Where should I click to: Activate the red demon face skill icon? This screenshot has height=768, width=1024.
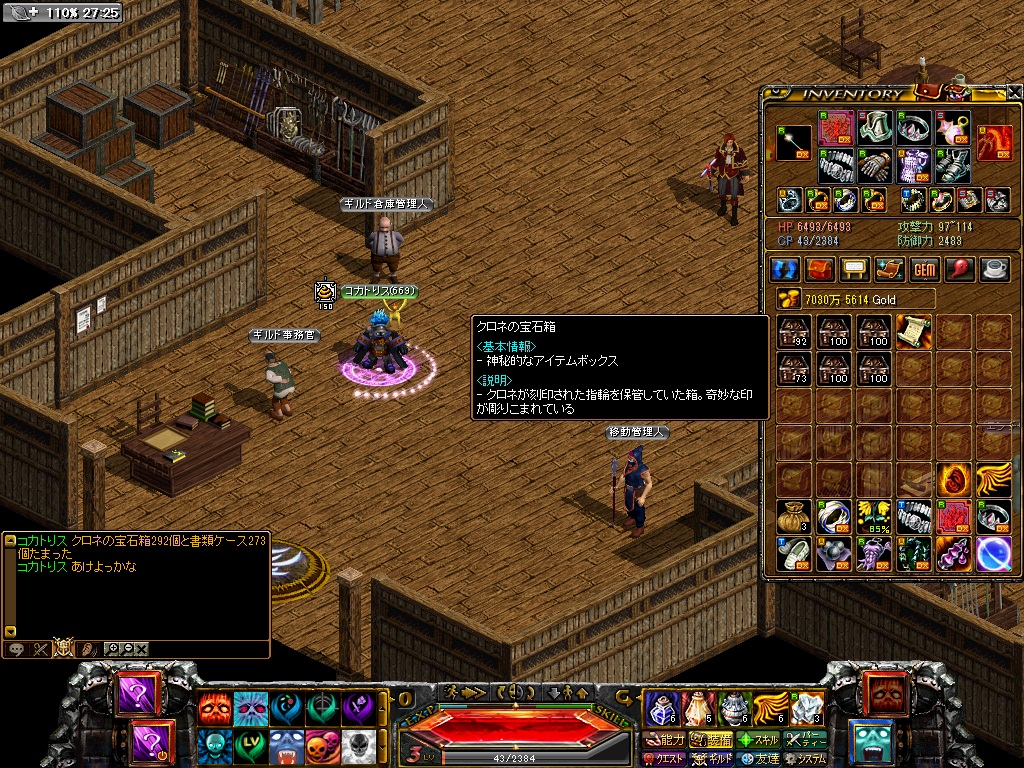213,708
